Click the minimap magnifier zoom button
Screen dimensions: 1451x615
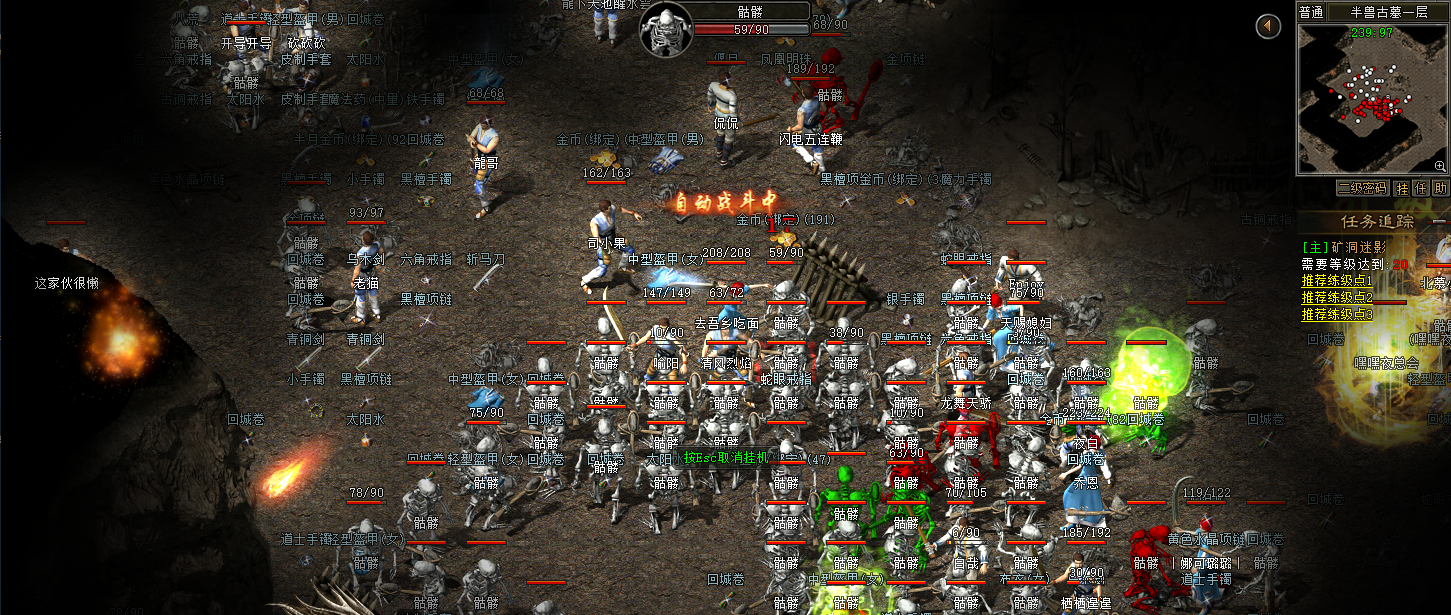[x=1440, y=165]
